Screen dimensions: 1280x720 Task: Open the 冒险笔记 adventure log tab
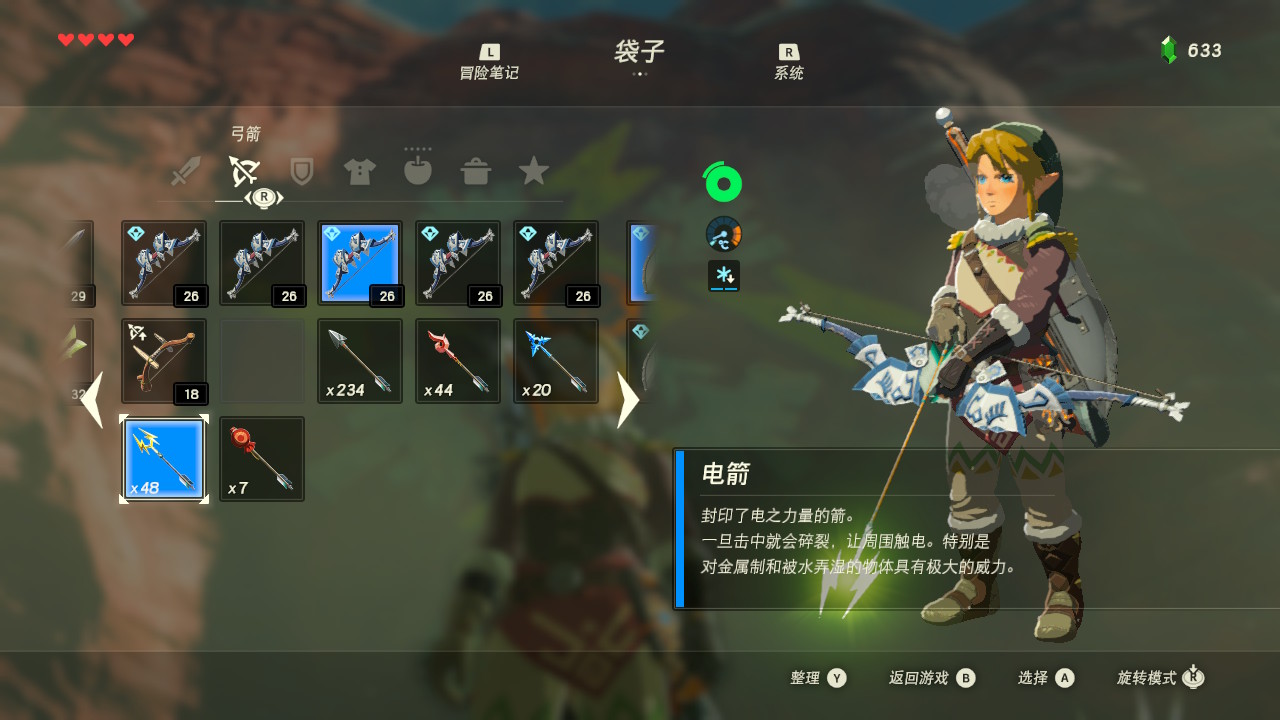[489, 63]
